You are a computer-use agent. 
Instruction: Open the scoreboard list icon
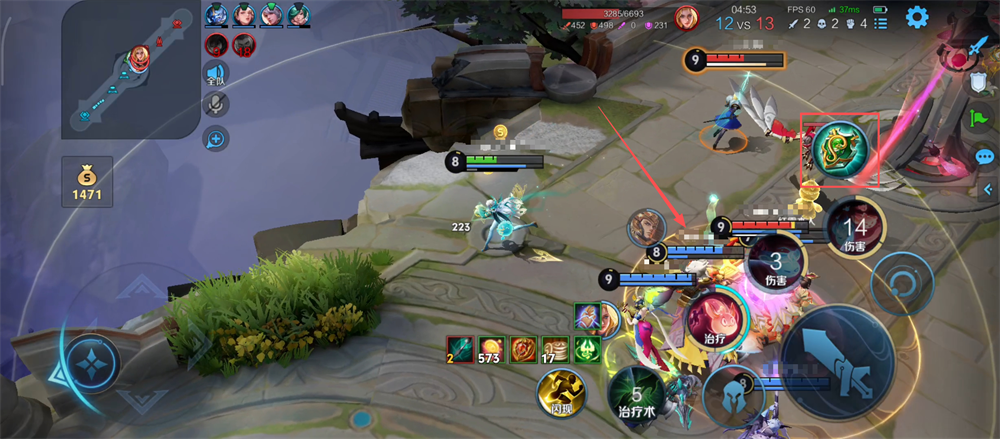click(x=880, y=22)
